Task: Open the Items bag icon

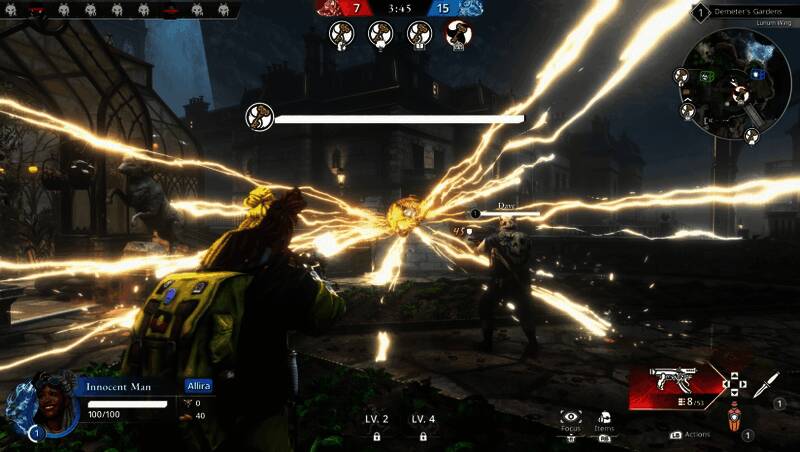Action: click(x=604, y=417)
